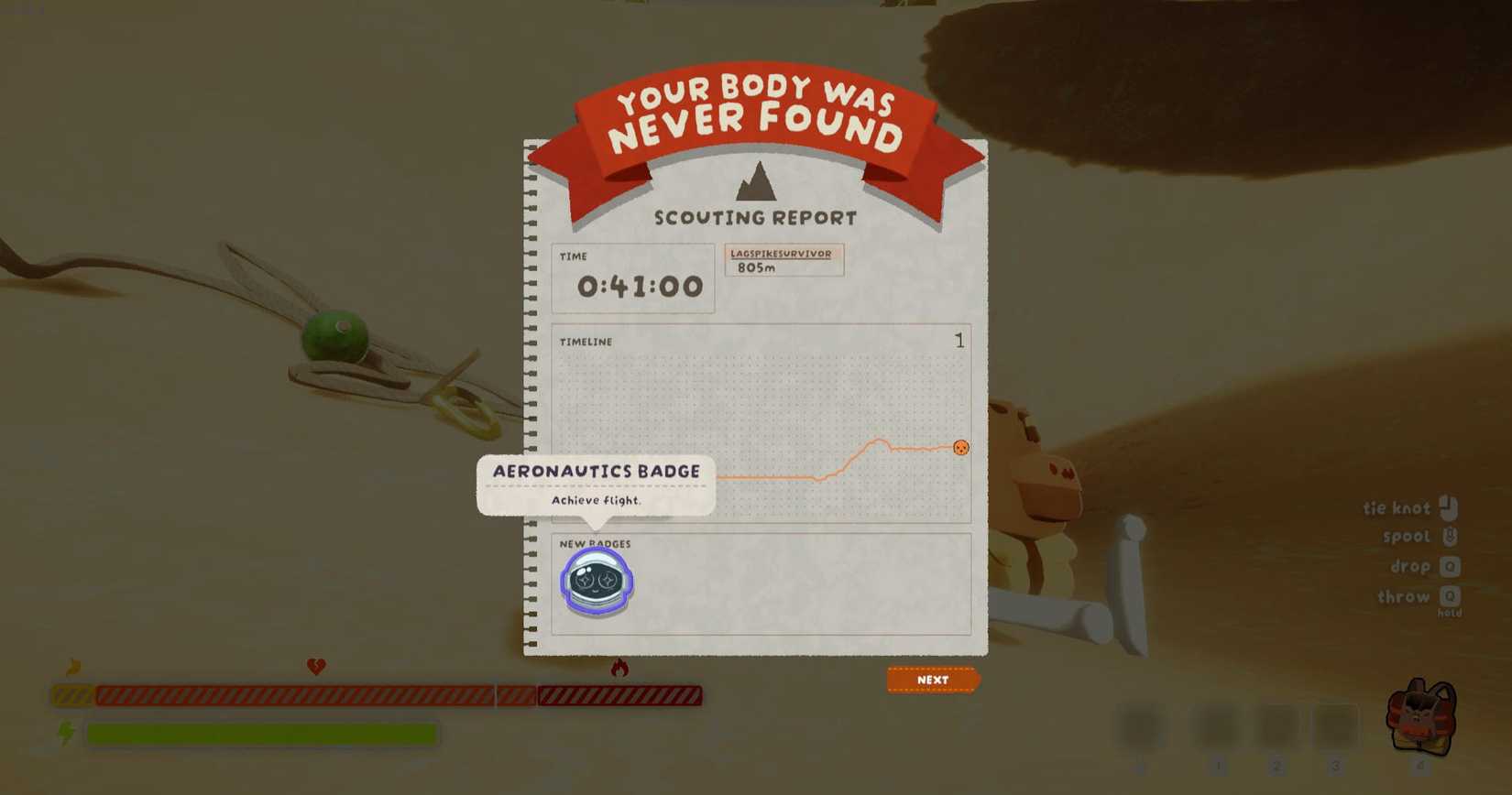
Task: Click the green lightning stamina icon
Action: 66,732
